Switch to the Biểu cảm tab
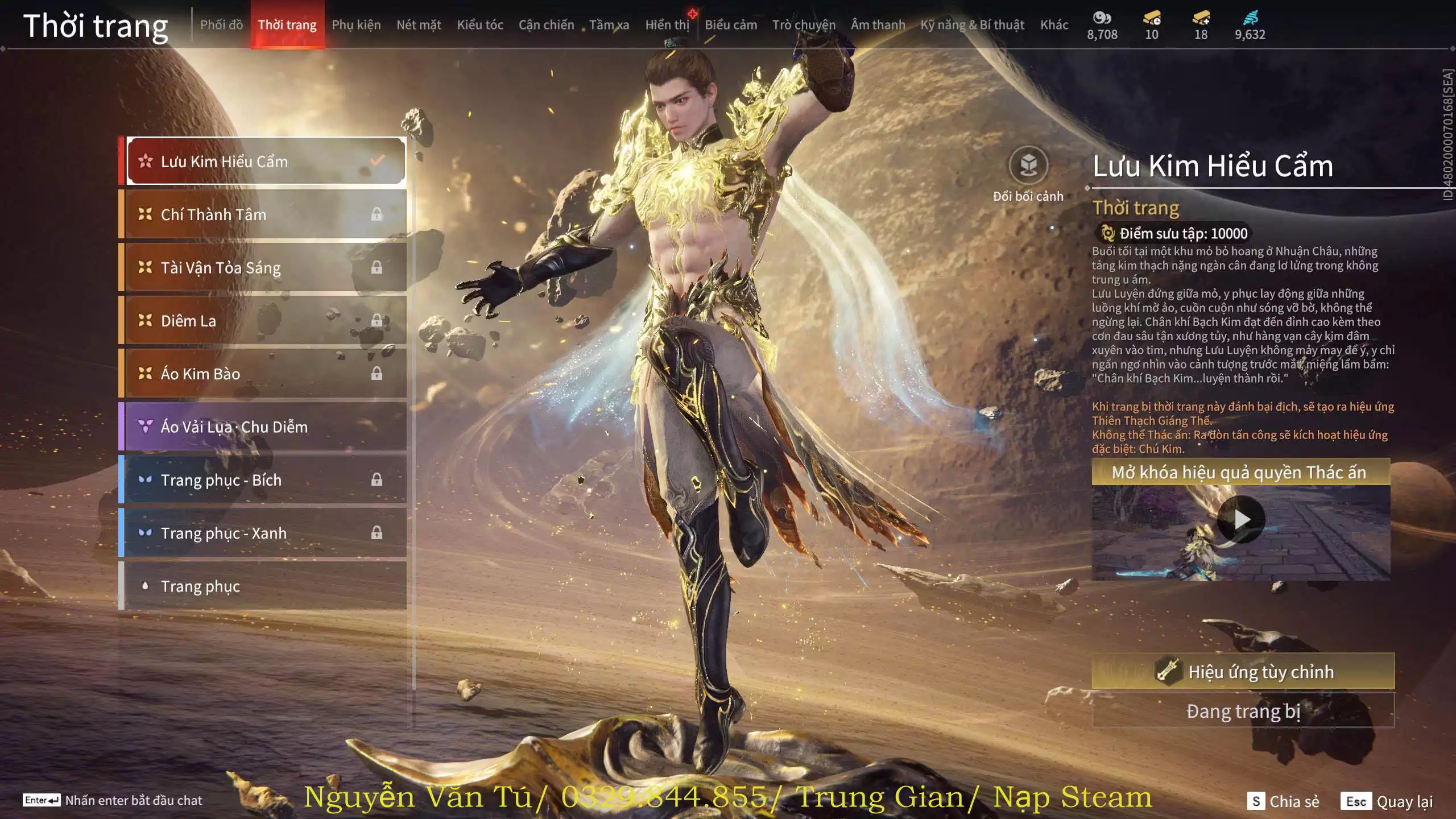Screen dimensions: 1456x819 coord(731,25)
